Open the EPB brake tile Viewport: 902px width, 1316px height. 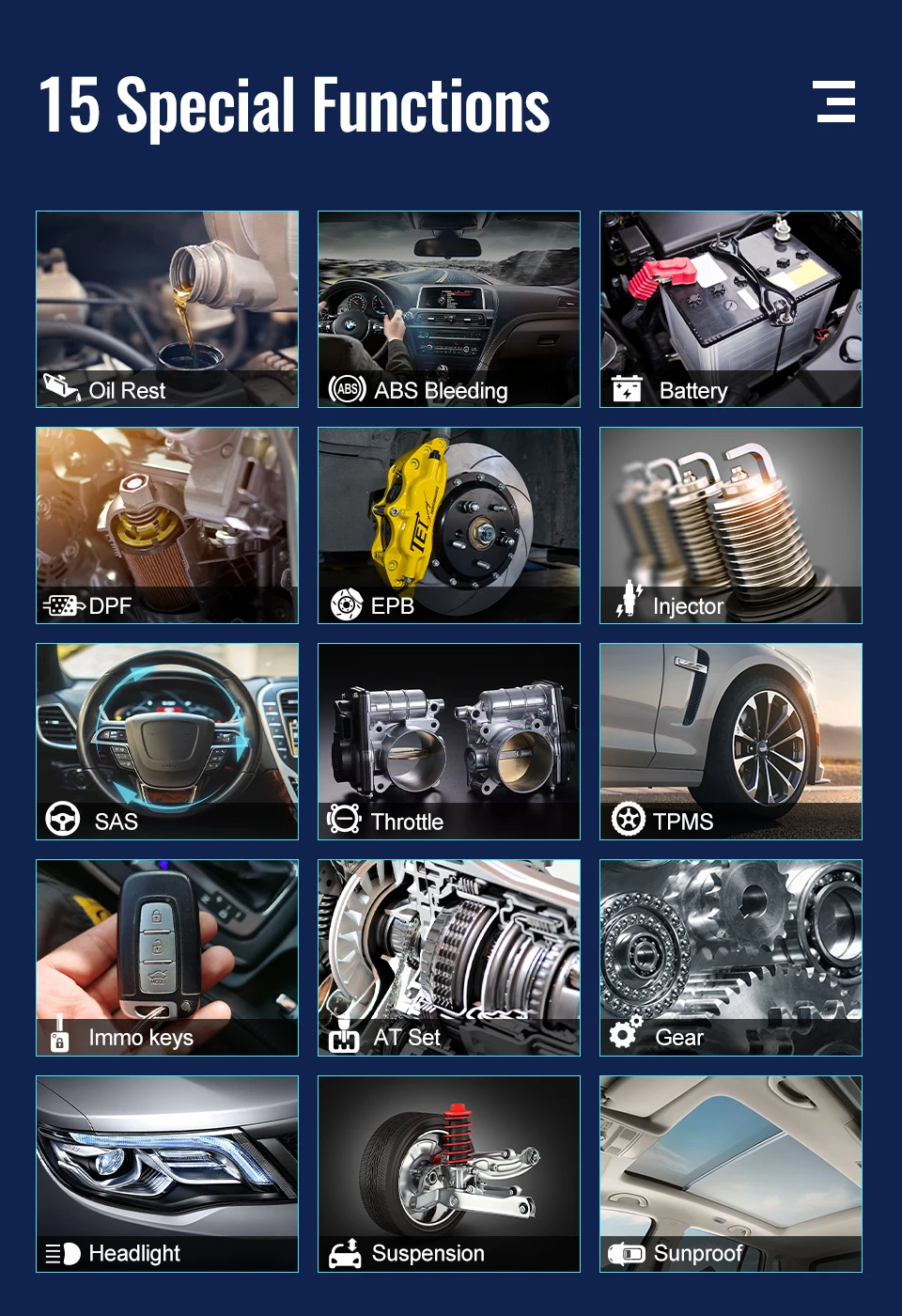click(449, 525)
